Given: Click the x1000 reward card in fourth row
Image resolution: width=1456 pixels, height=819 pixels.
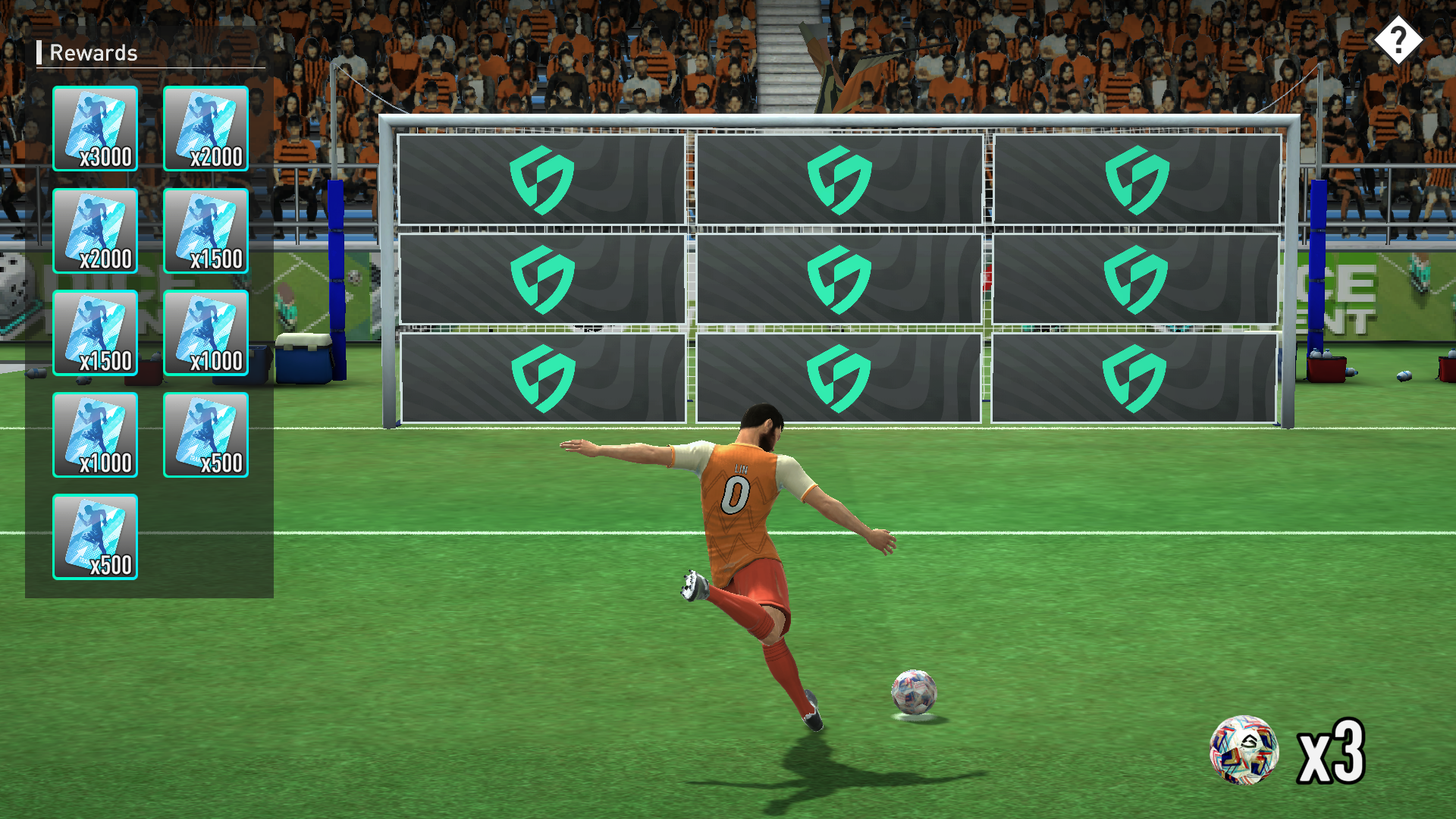Looking at the screenshot, I should pyautogui.click(x=95, y=436).
